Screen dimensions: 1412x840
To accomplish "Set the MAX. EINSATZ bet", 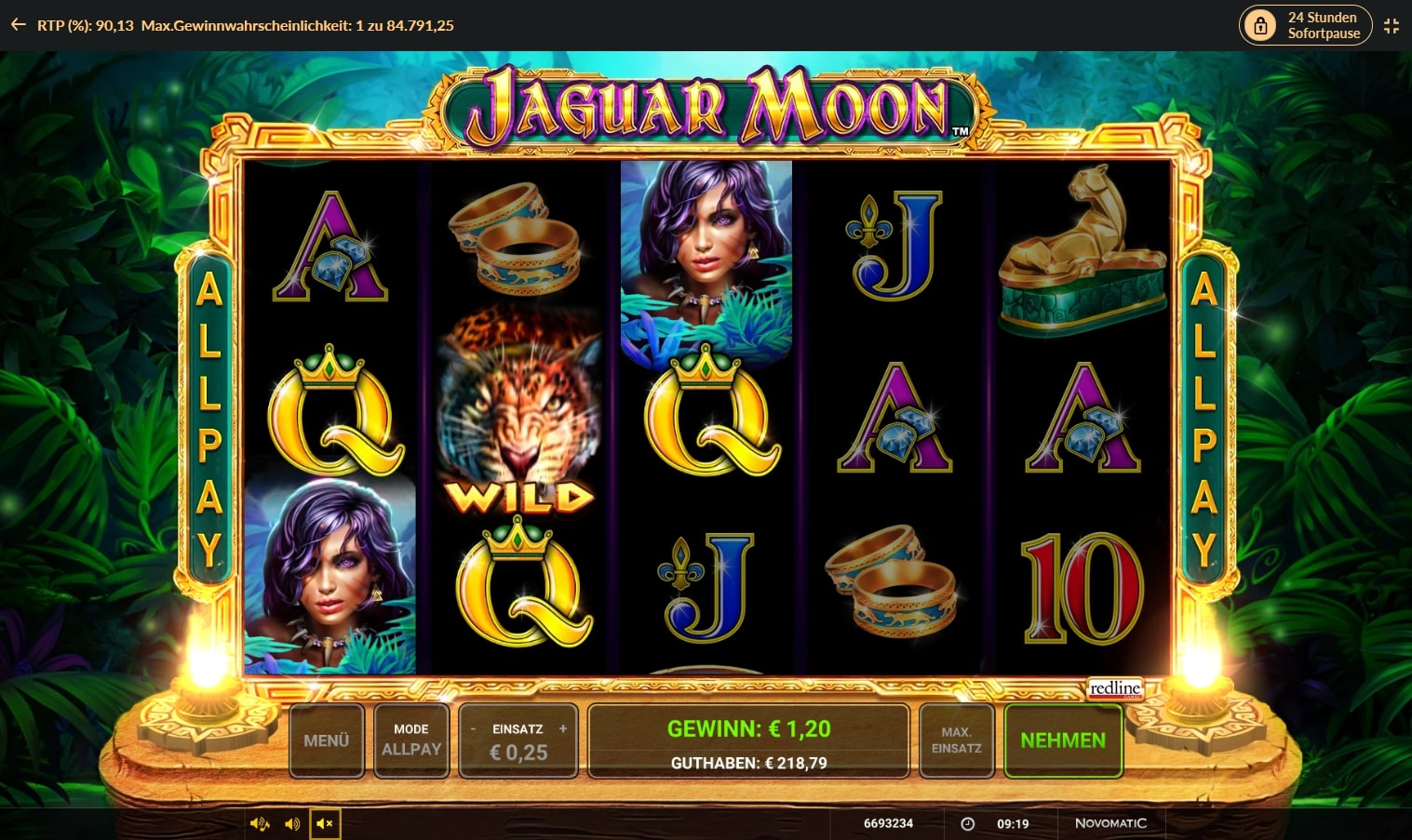I will pyautogui.click(x=956, y=740).
